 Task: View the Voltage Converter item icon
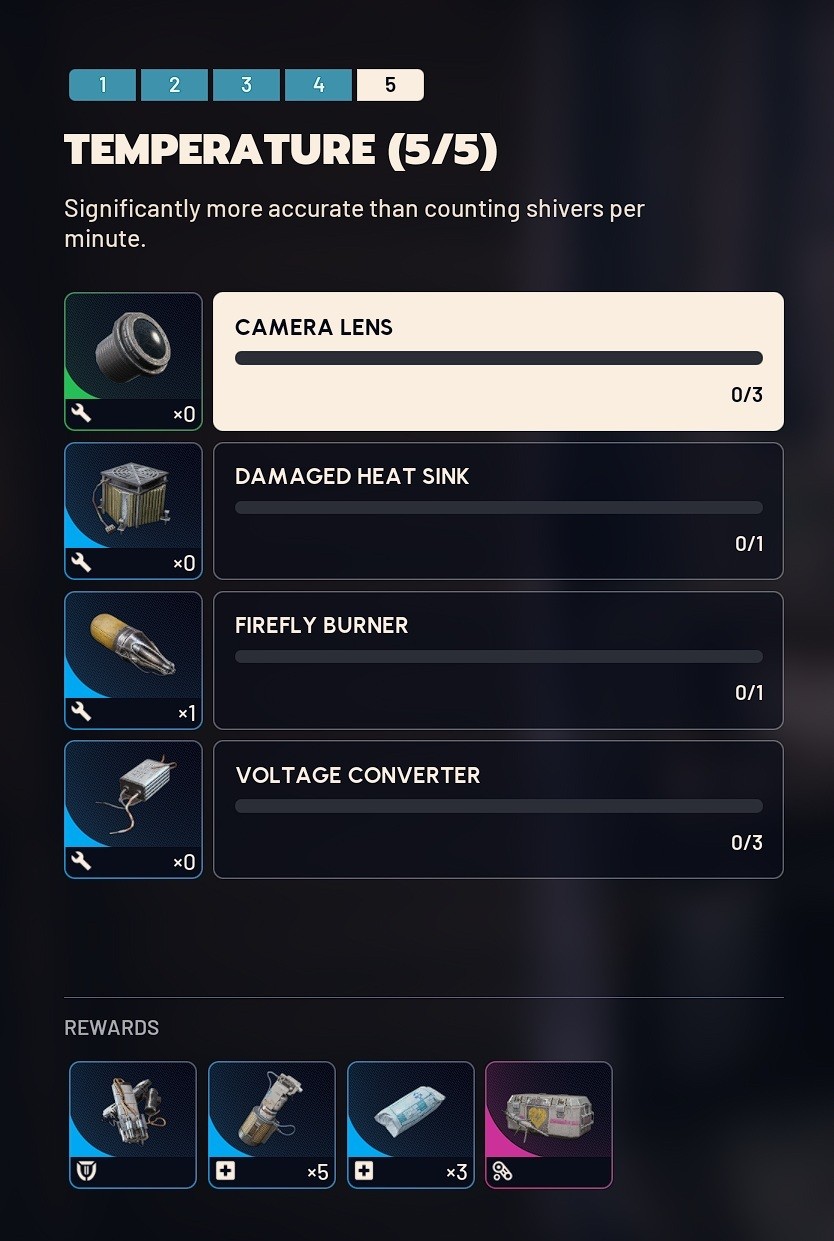coord(133,810)
